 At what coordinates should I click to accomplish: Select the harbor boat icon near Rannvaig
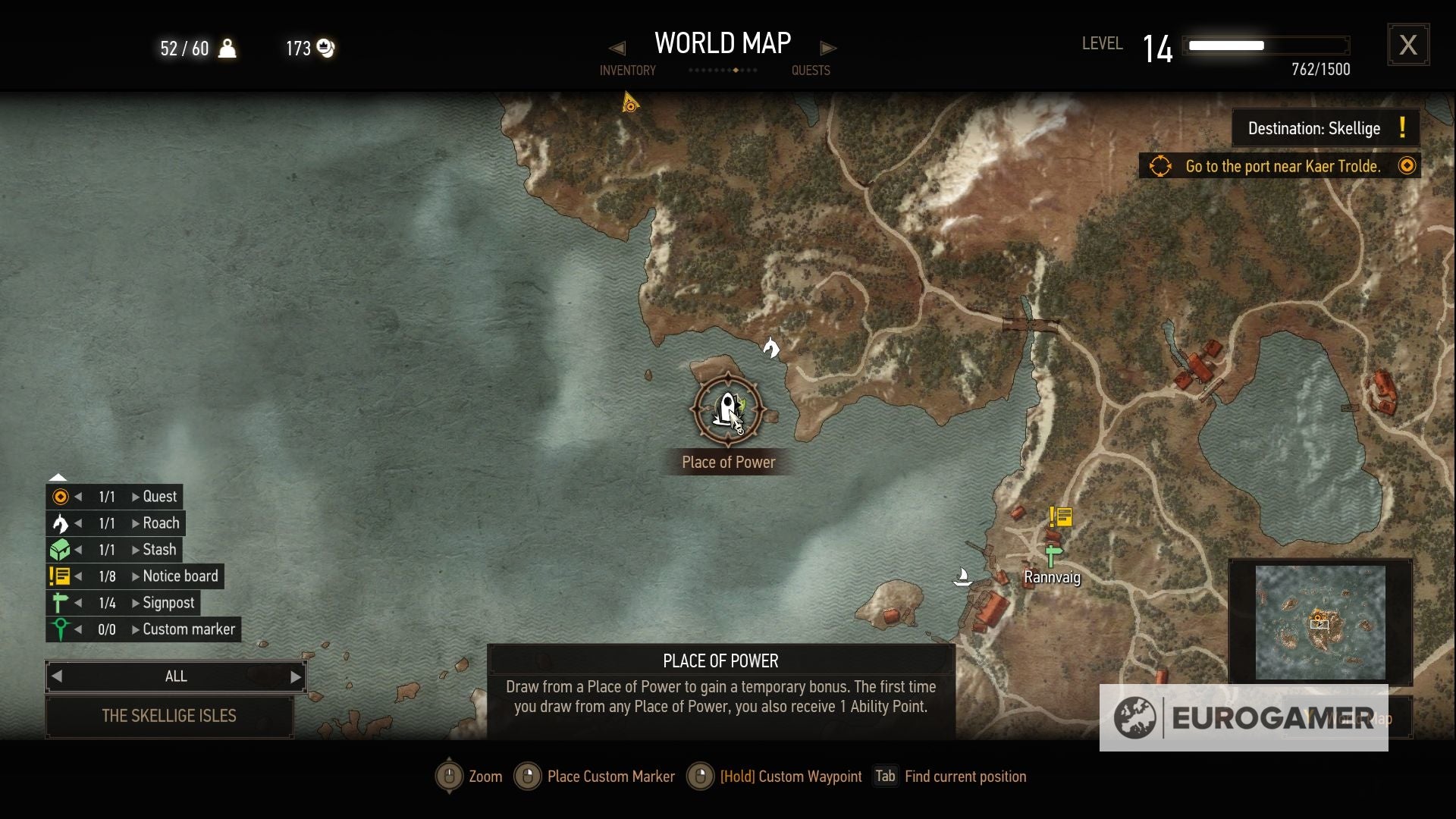pos(963,576)
